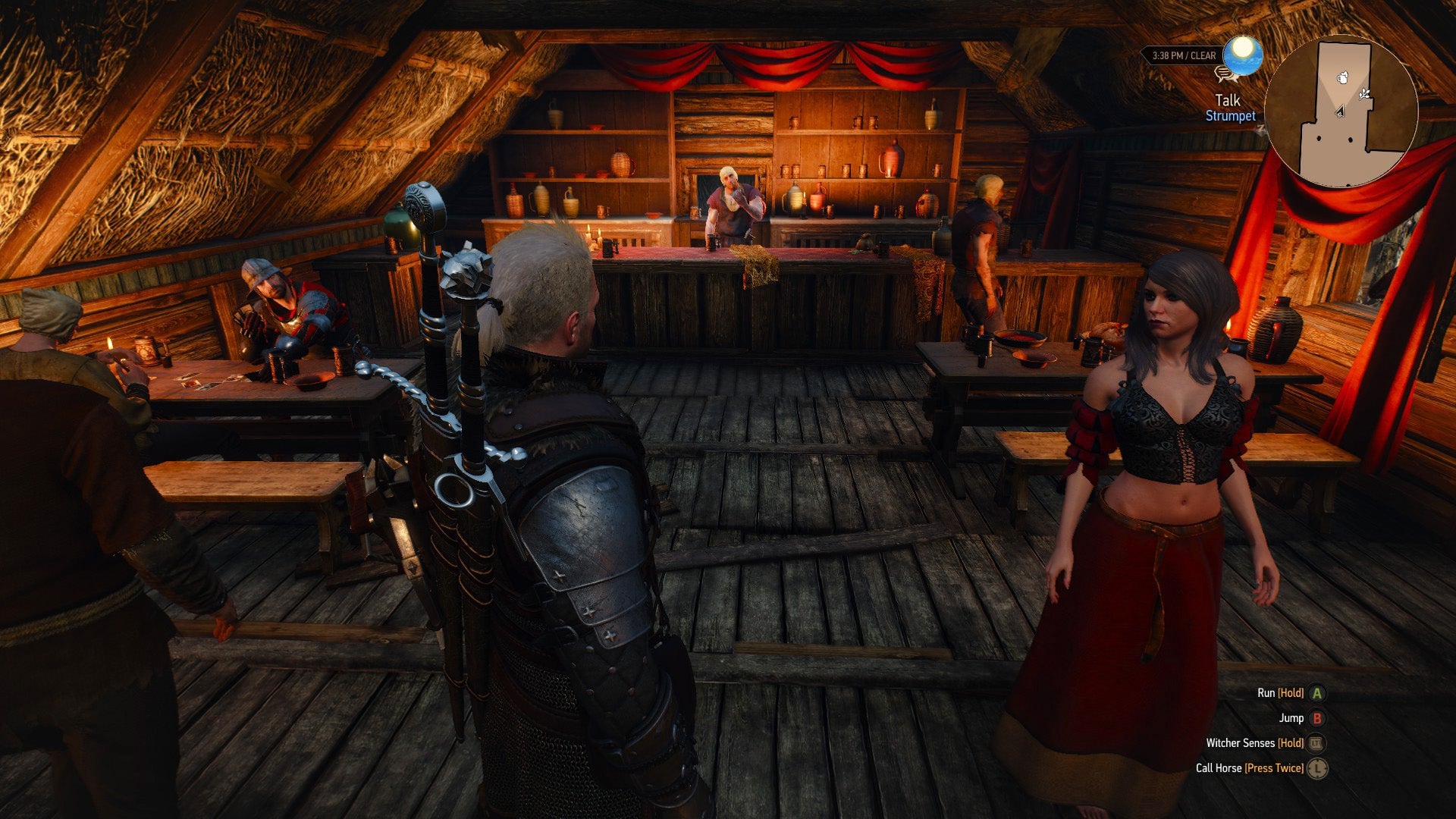Click the Strumpet name label
The image size is (1456, 819).
[1231, 115]
